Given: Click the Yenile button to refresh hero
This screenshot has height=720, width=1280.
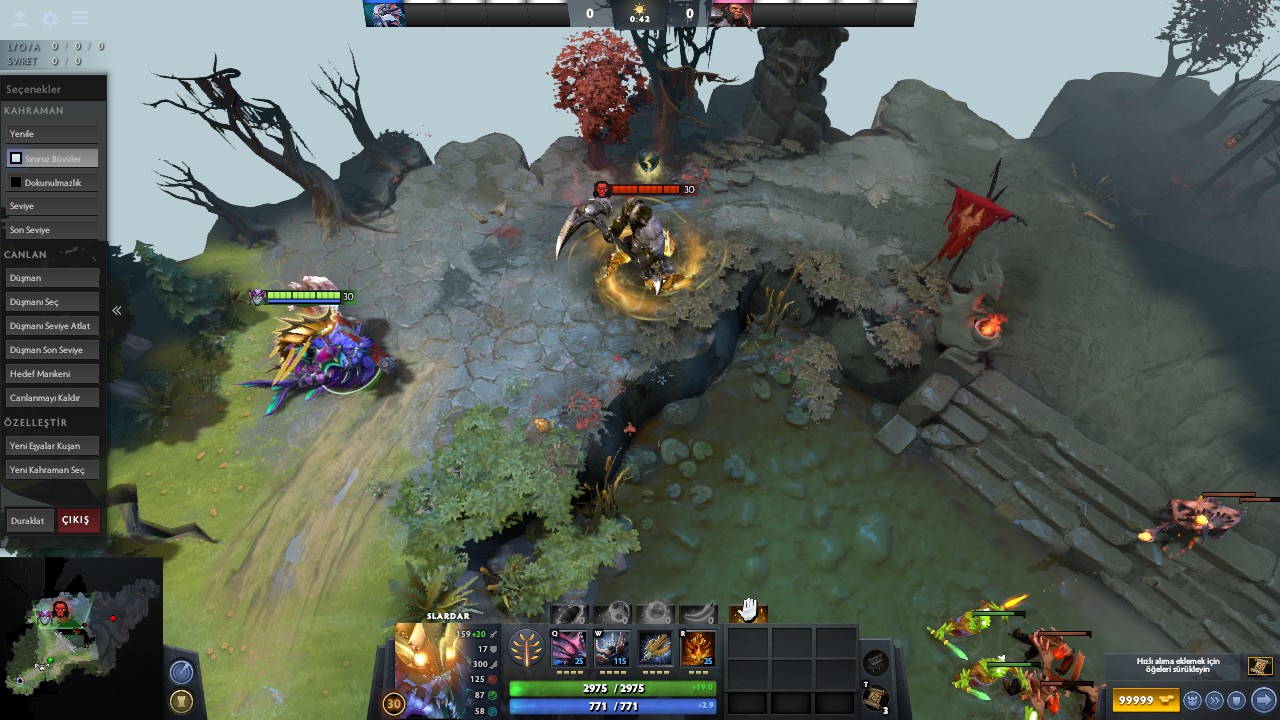Looking at the screenshot, I should click(51, 133).
